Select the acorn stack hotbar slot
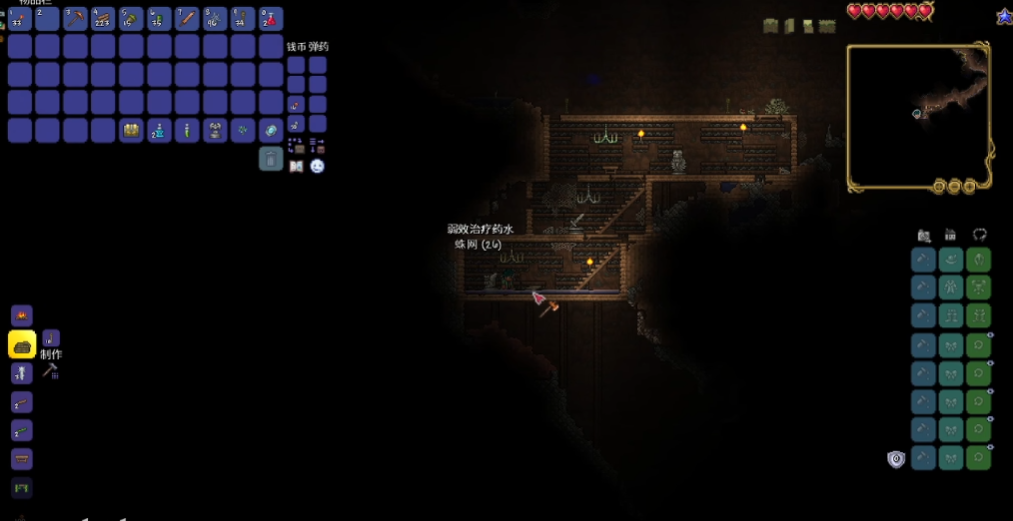 (x=131, y=18)
